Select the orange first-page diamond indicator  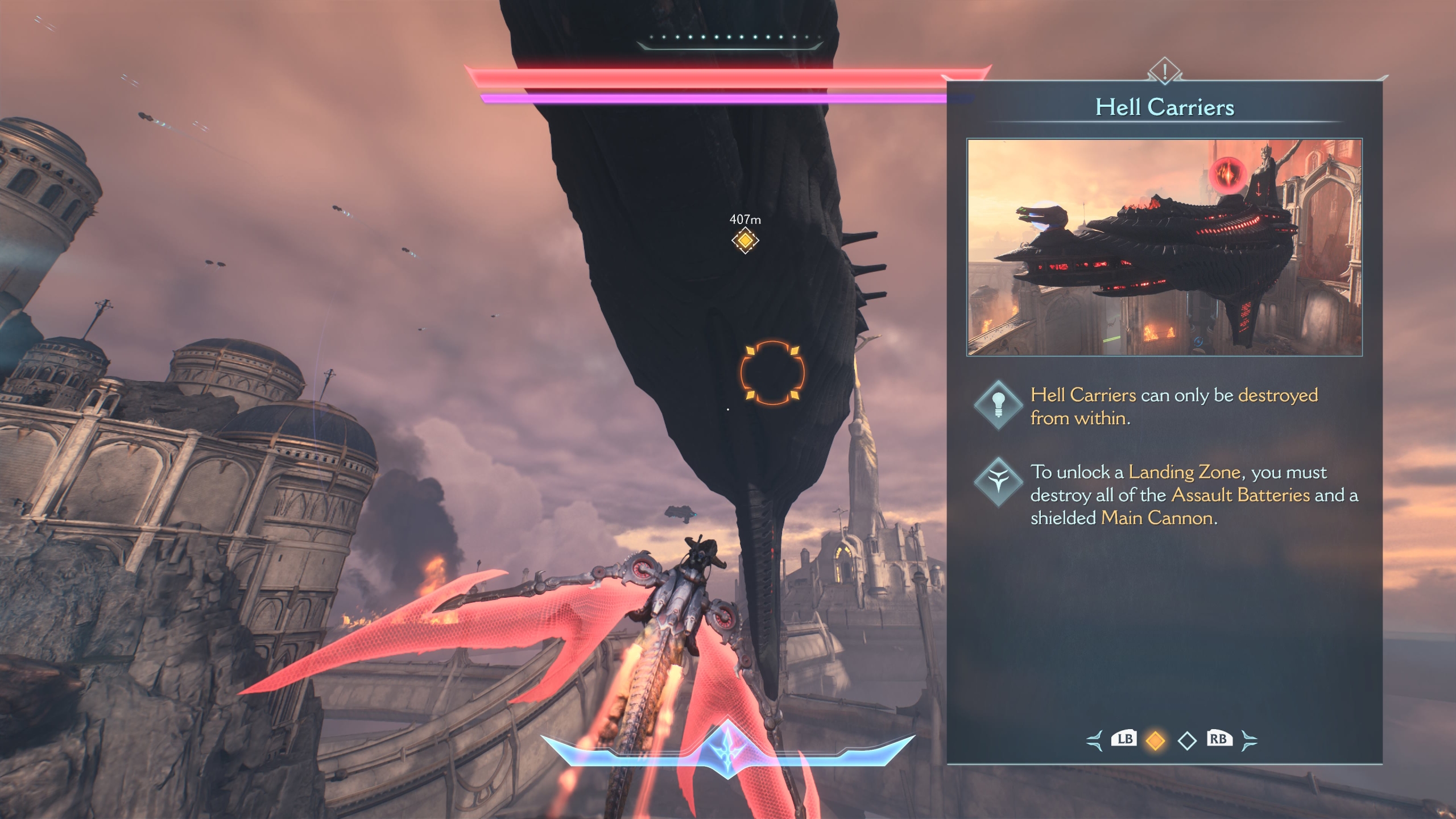pyautogui.click(x=1155, y=741)
